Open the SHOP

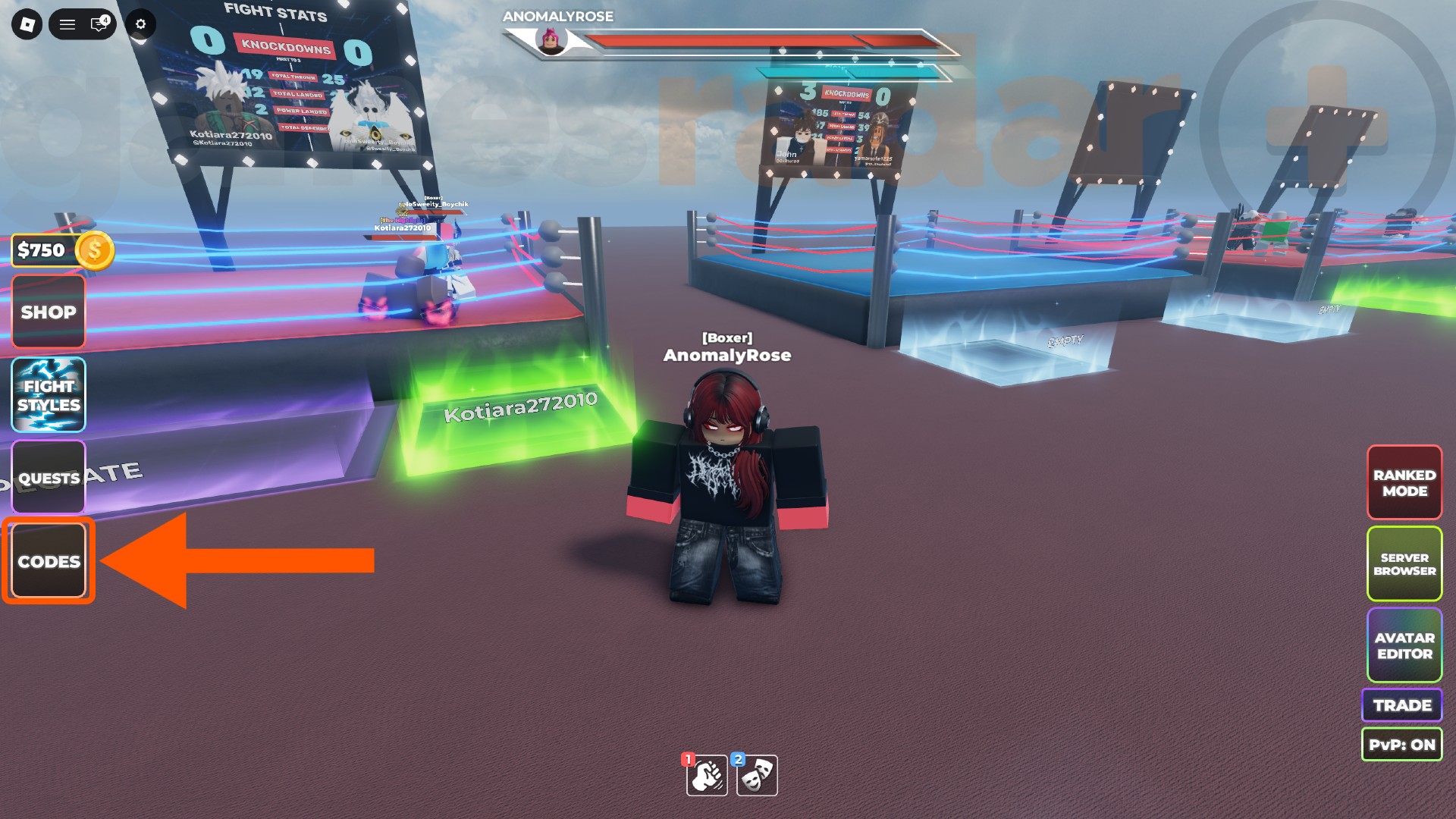48,312
